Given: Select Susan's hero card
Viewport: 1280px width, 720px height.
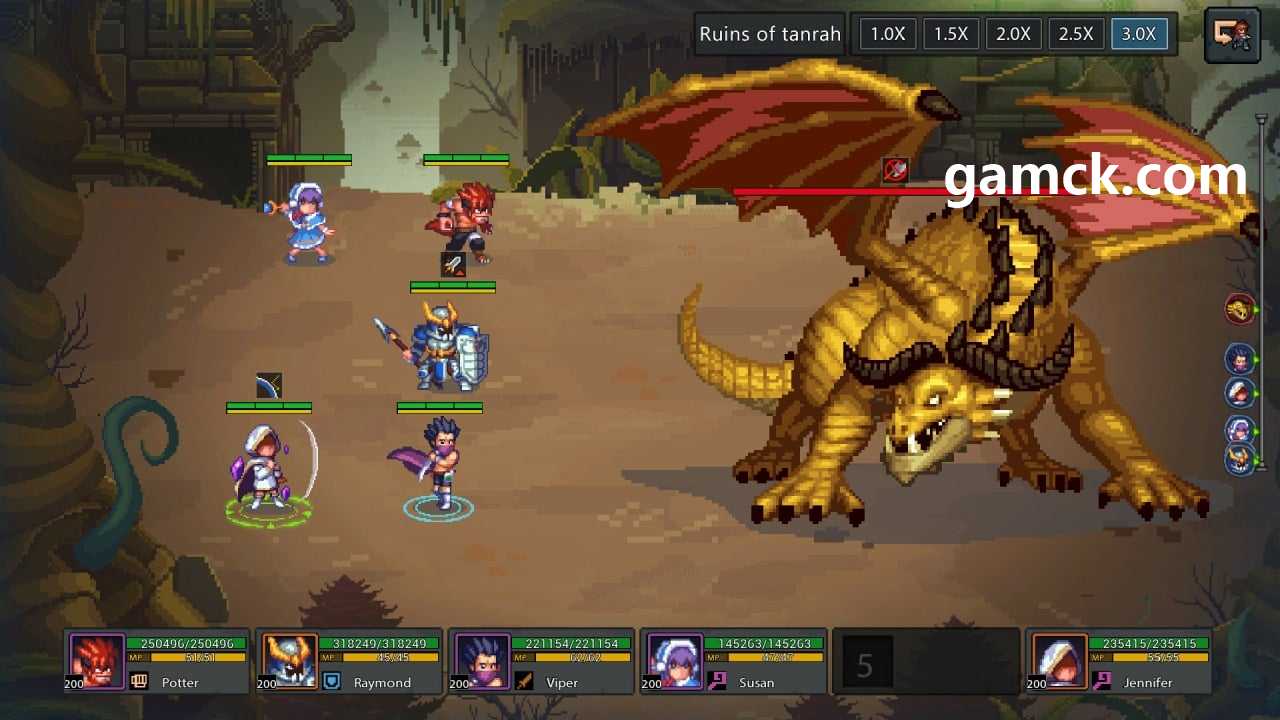Looking at the screenshot, I should coord(733,661).
